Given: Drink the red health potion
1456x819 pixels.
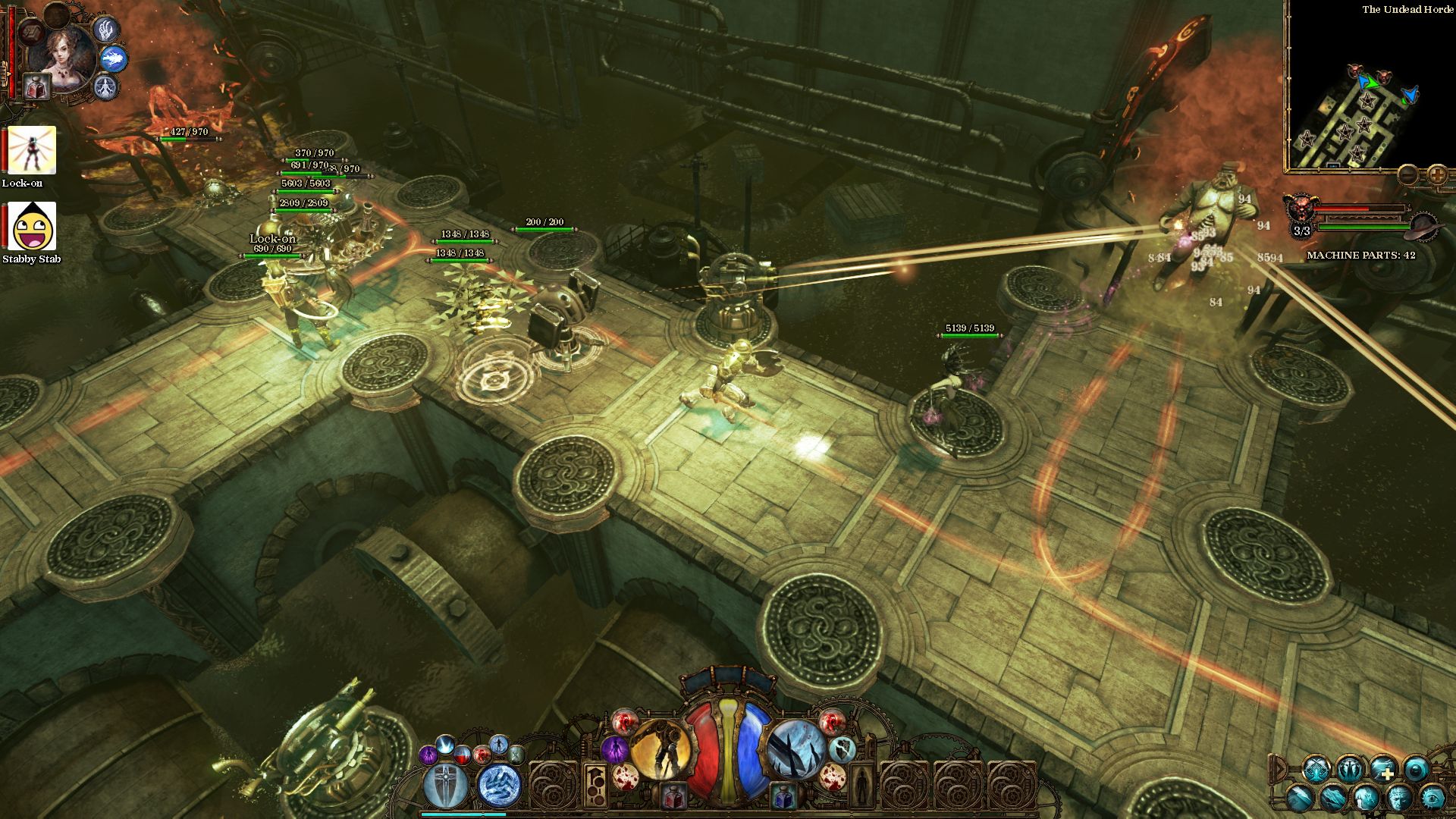Looking at the screenshot, I should [673, 796].
